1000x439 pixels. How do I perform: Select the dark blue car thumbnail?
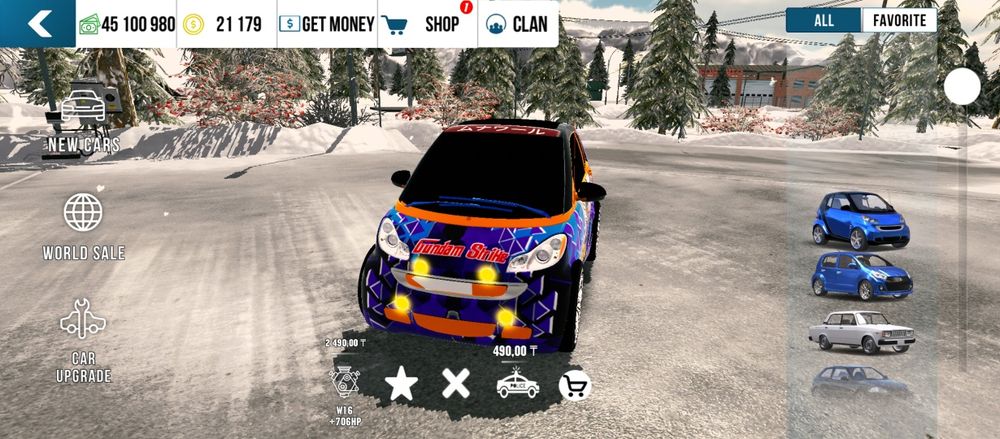coord(860,382)
